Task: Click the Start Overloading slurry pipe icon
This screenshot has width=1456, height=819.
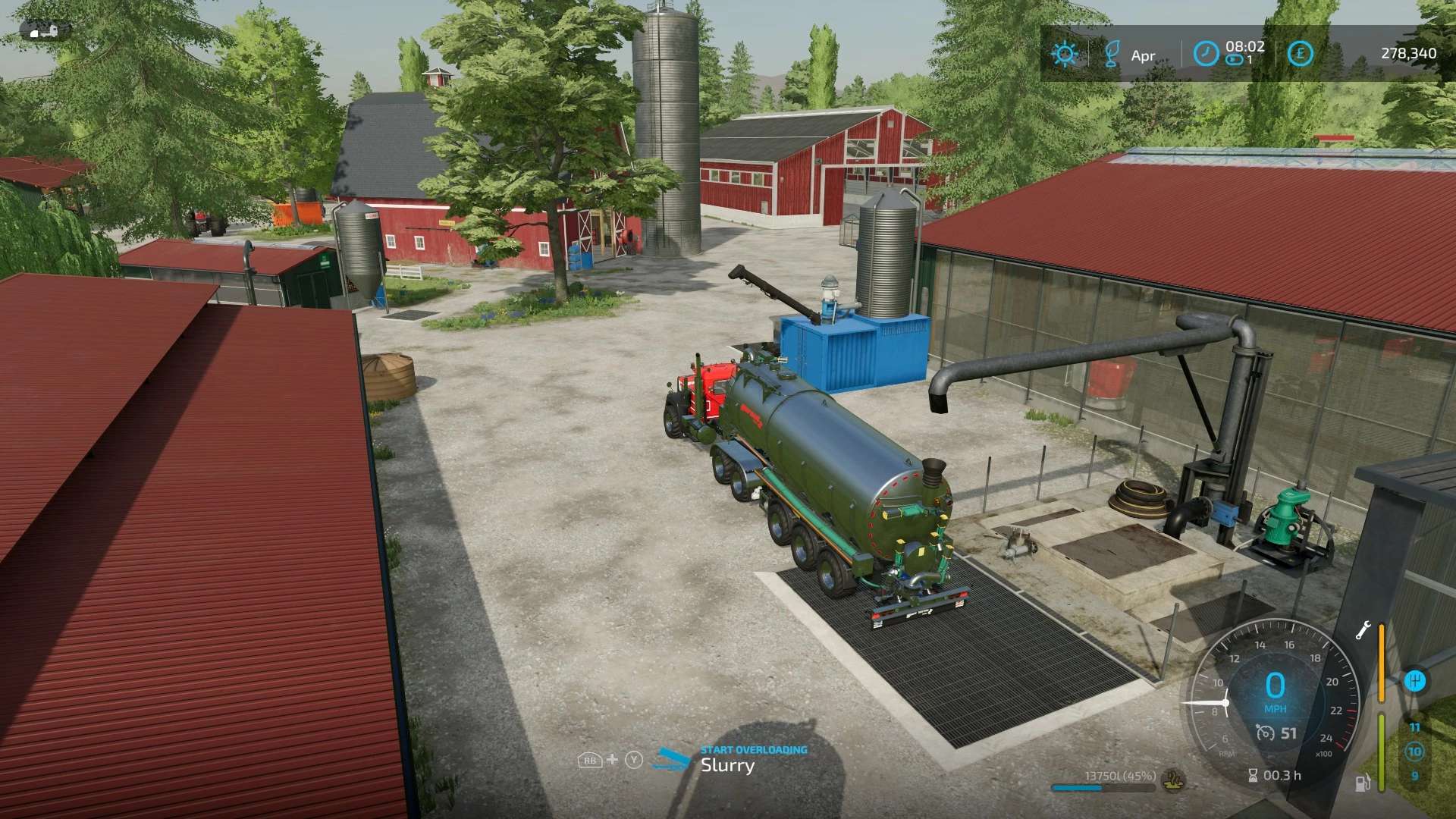Action: click(x=671, y=759)
